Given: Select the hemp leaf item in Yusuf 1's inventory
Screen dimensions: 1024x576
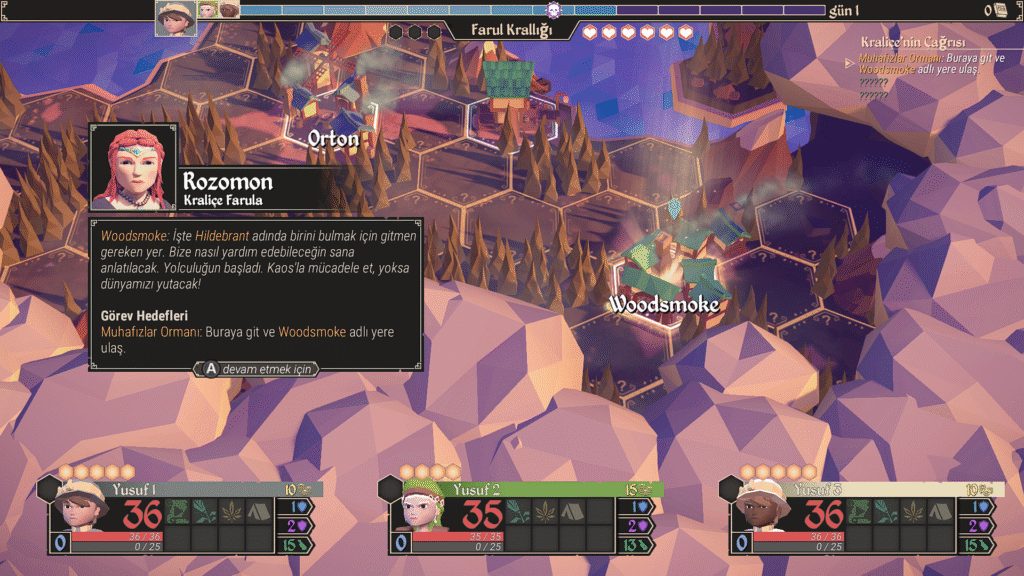Looking at the screenshot, I should click(x=231, y=511).
